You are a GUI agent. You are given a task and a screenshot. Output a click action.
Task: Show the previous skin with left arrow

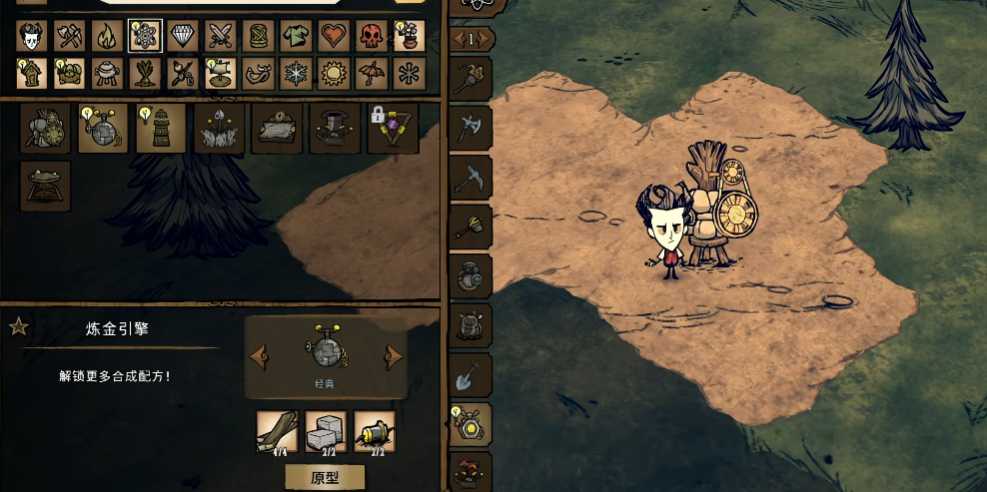(258, 356)
